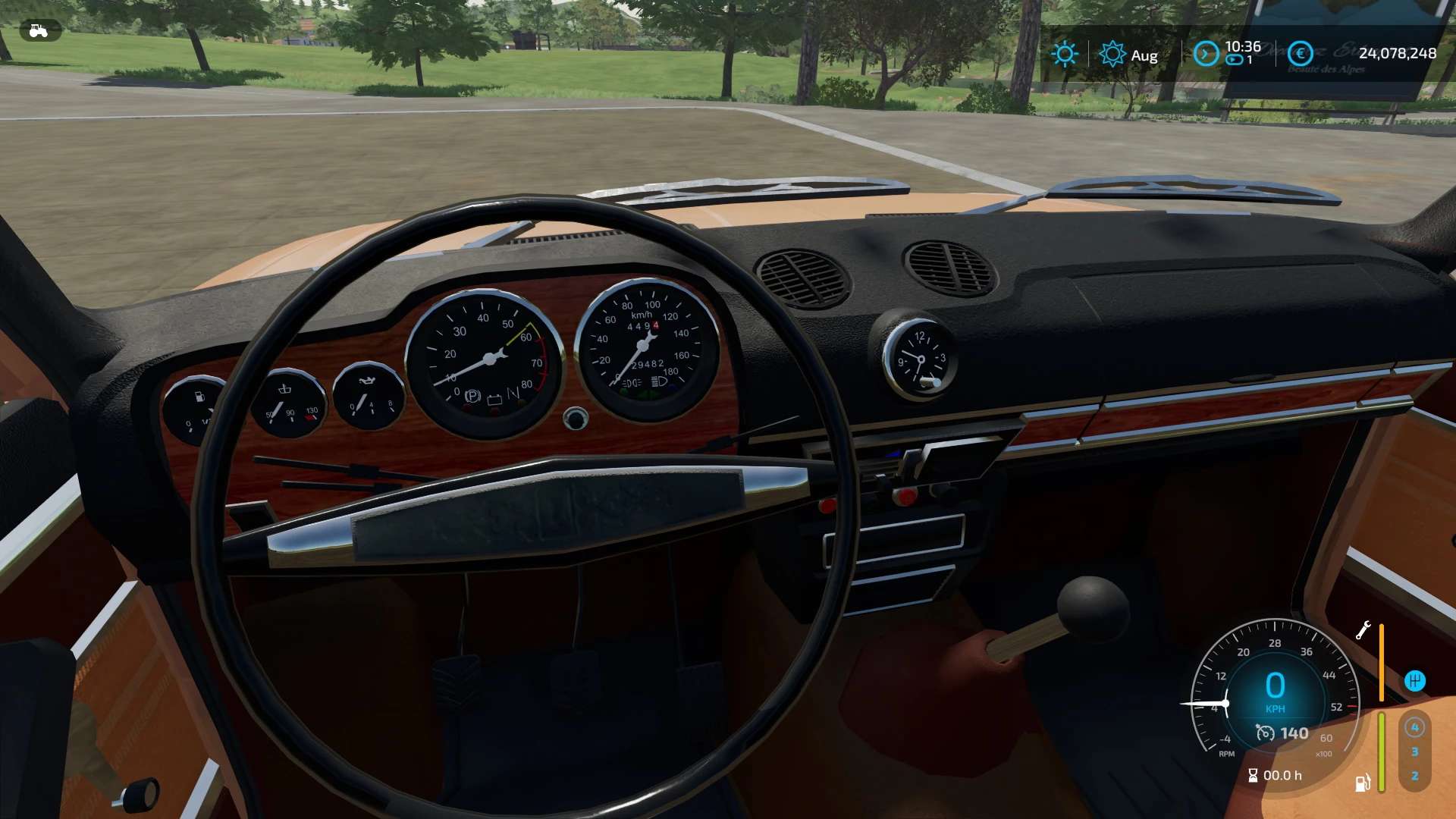Select the current sunny weather icon
The image size is (1456, 819).
click(x=1065, y=54)
